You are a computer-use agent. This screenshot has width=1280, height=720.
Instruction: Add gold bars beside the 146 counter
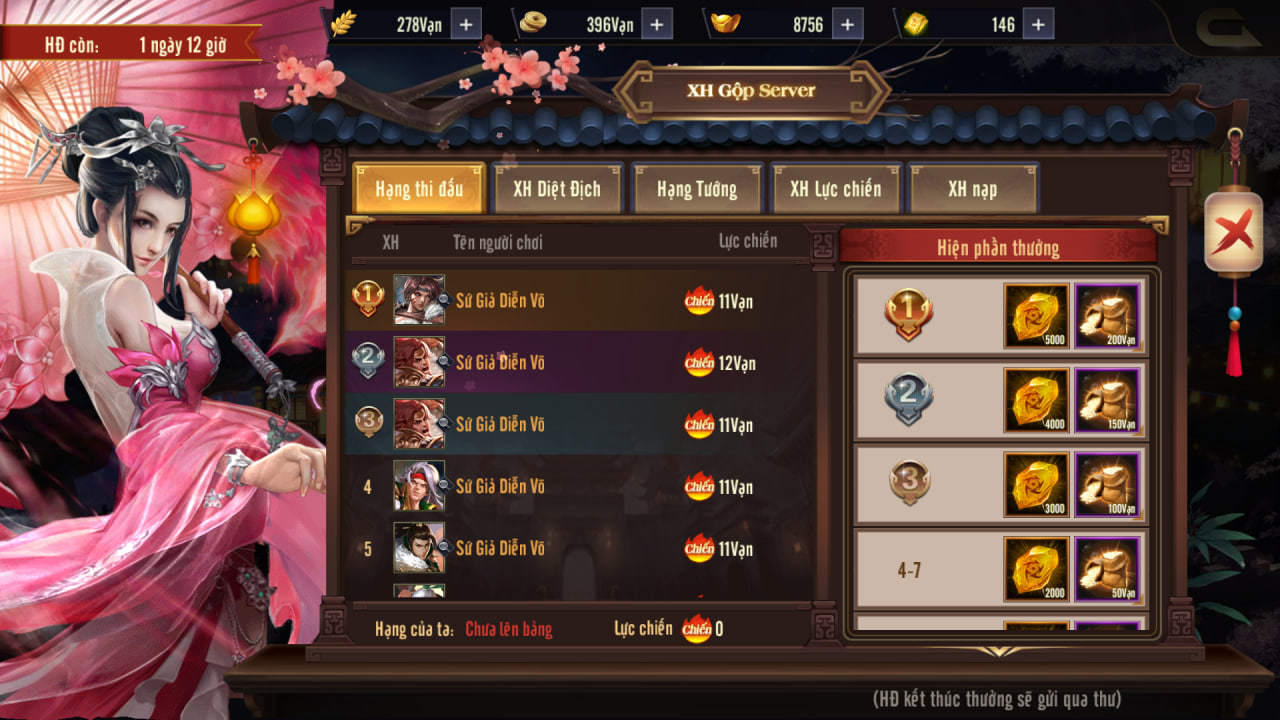[x=1038, y=25]
